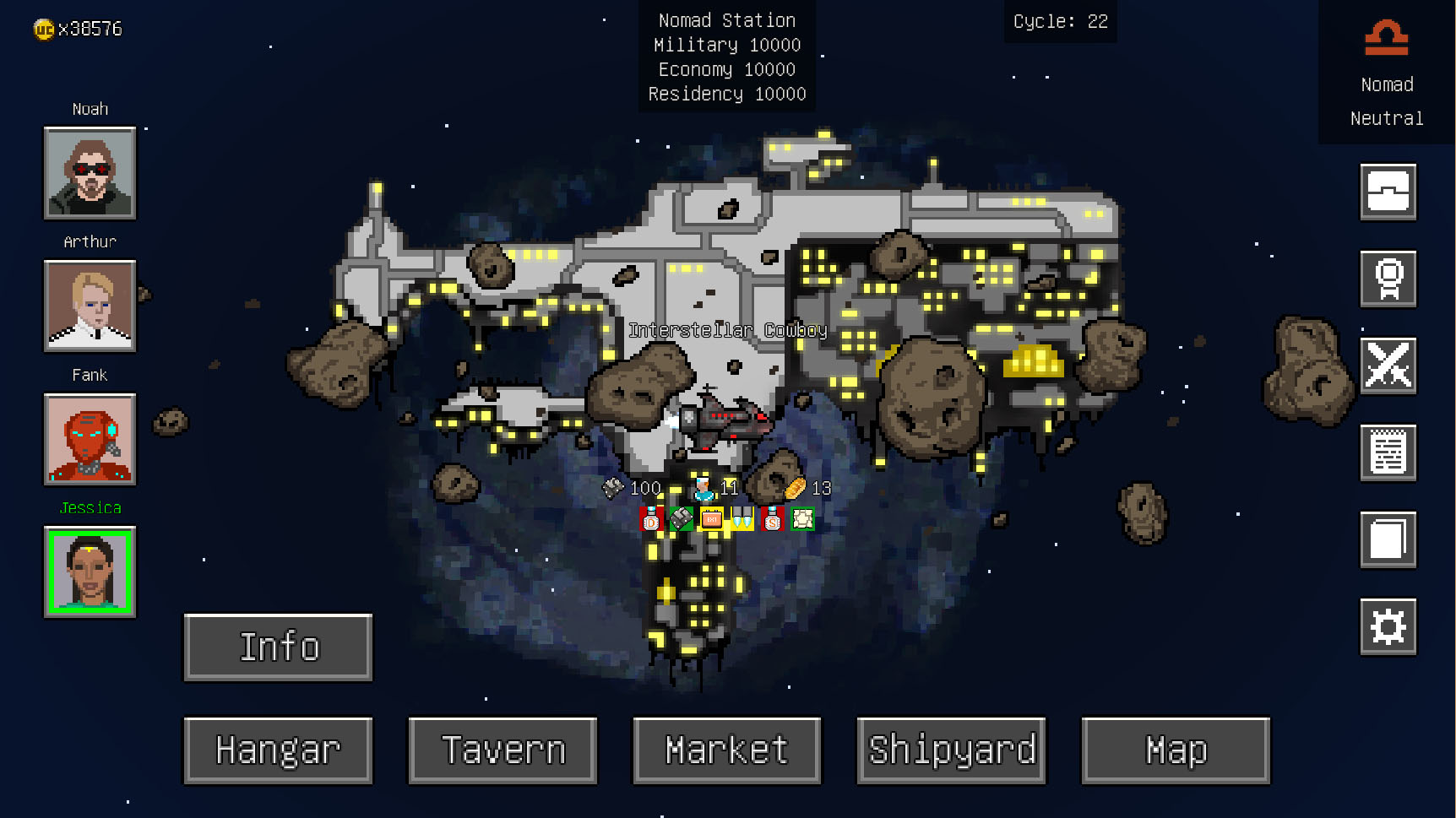Select the crossed swords combat icon

tap(1388, 366)
